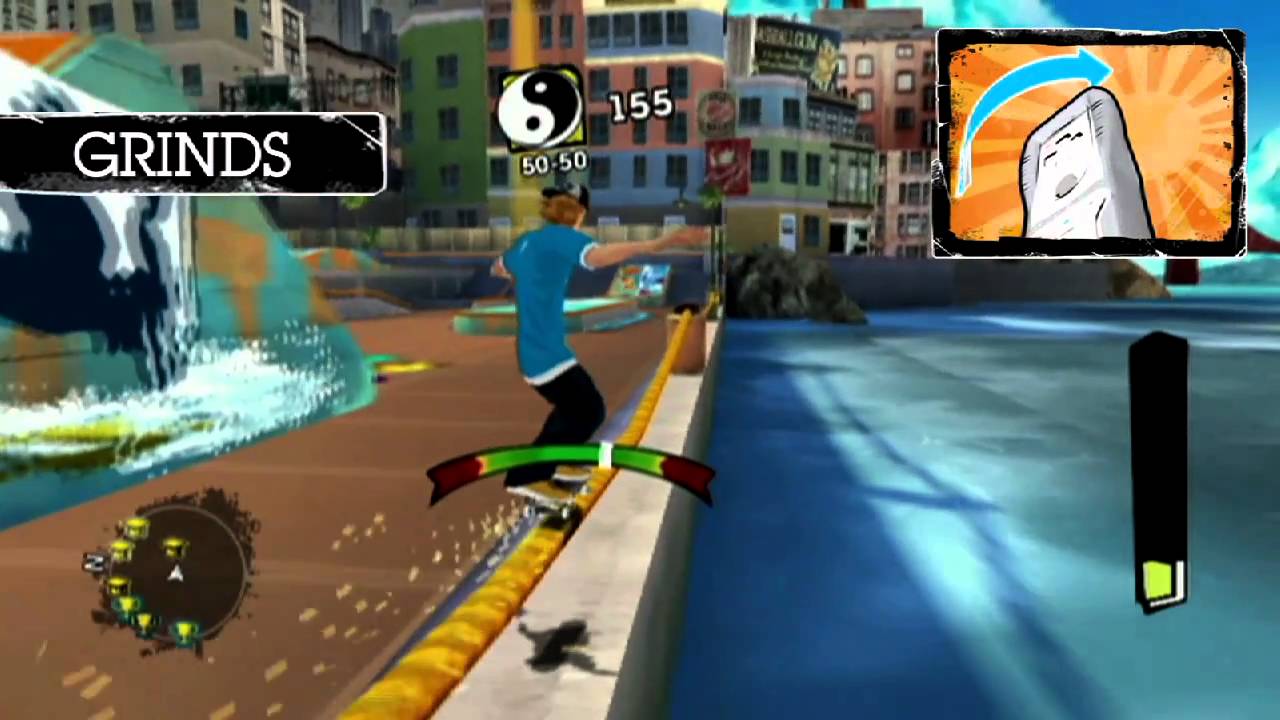Click the north indicator on the minimap edge
This screenshot has height=720, width=1280.
point(93,562)
